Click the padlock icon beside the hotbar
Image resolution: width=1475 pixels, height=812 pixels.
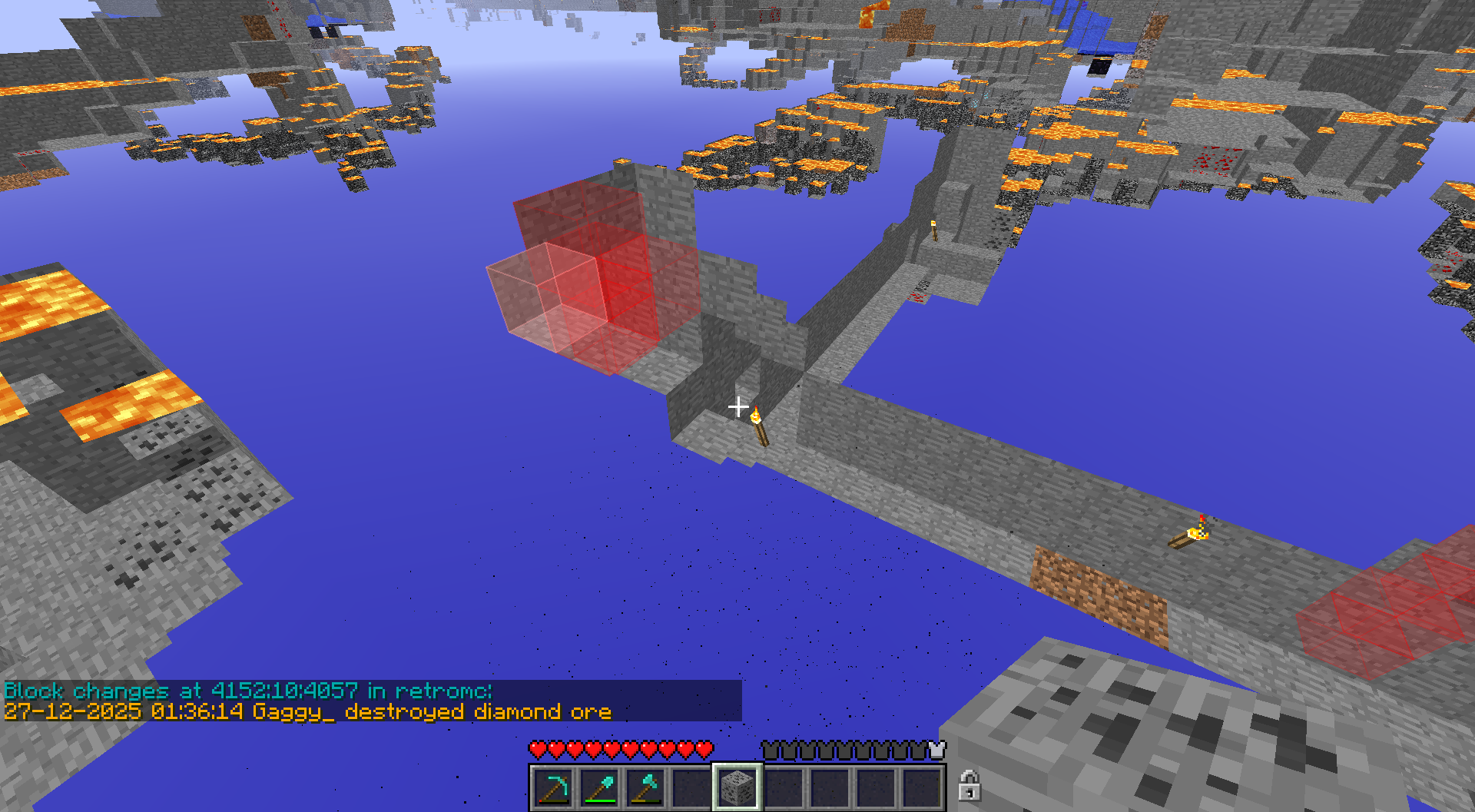969,786
